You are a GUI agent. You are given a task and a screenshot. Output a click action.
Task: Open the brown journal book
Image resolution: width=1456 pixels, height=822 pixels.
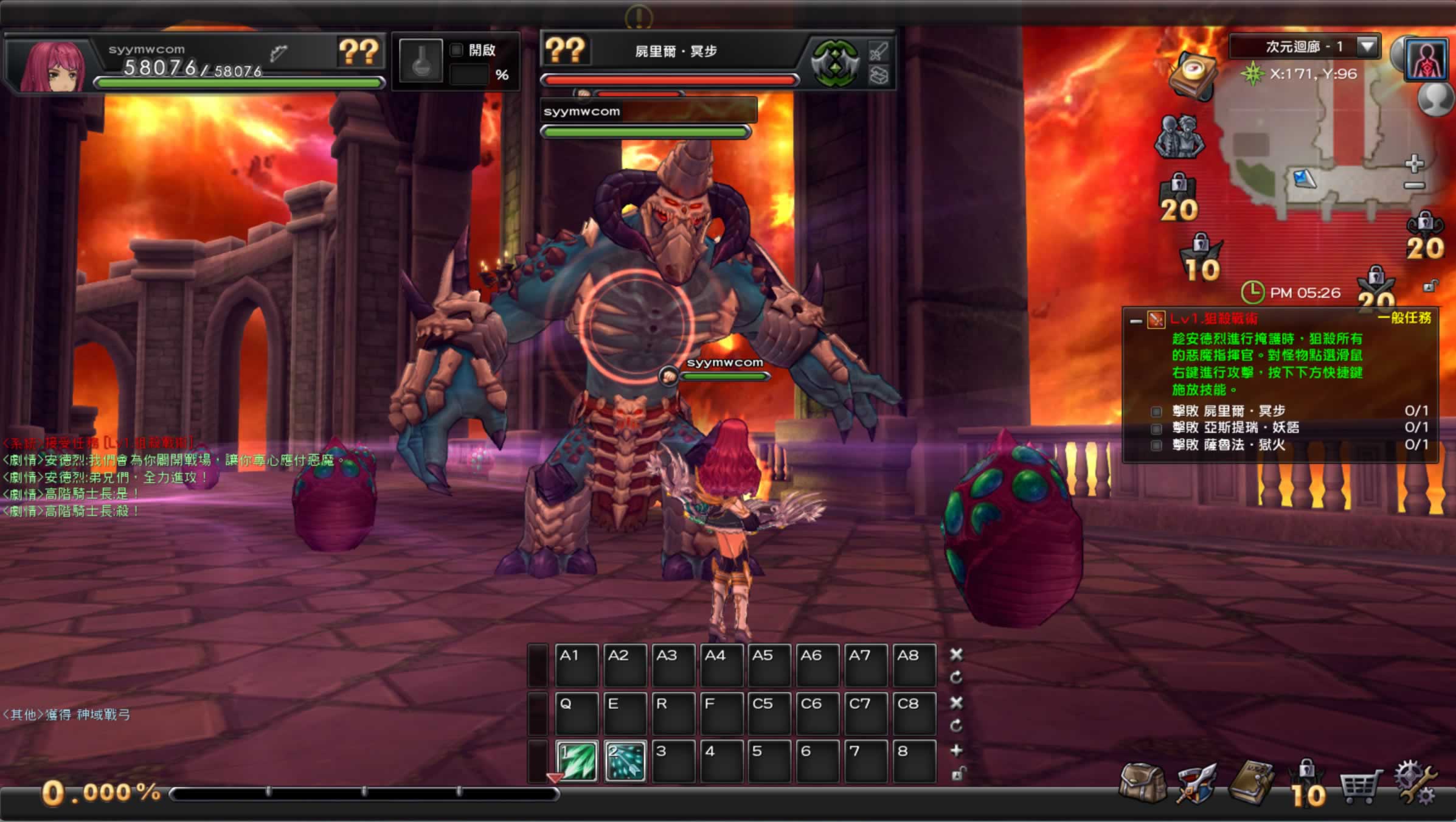tap(1250, 782)
